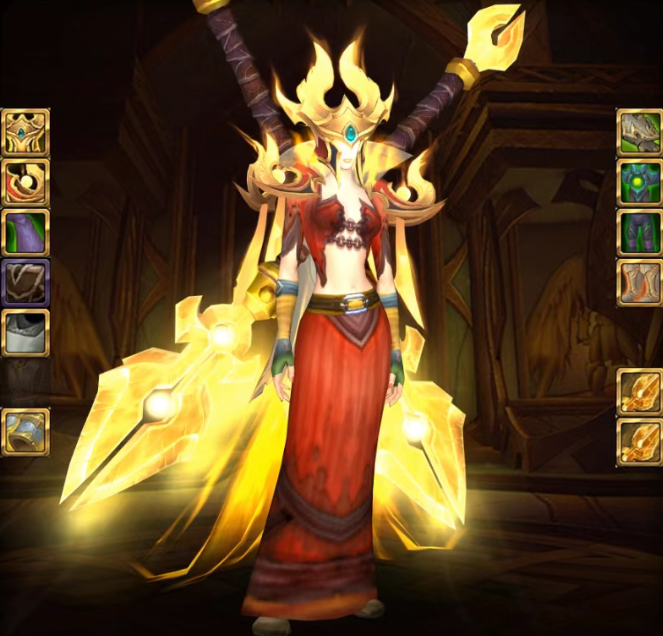Click the gloves slot with green background
This screenshot has width=663, height=636.
(x=639, y=133)
